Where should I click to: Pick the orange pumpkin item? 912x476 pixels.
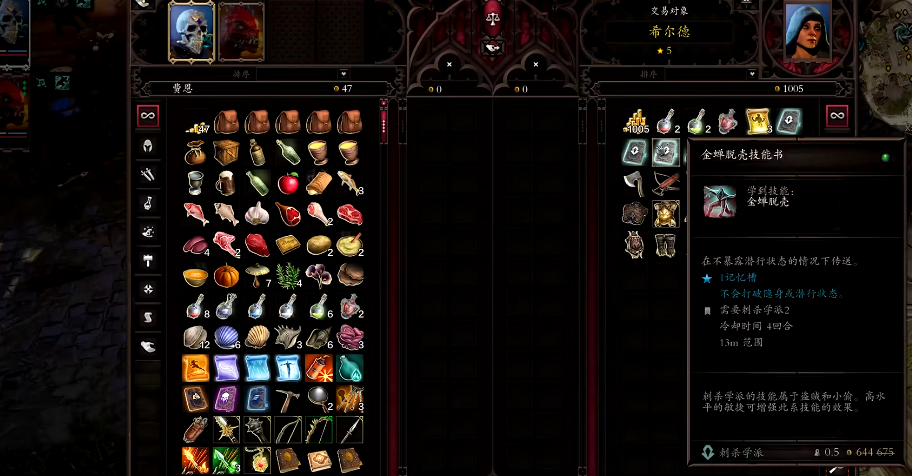point(226,275)
